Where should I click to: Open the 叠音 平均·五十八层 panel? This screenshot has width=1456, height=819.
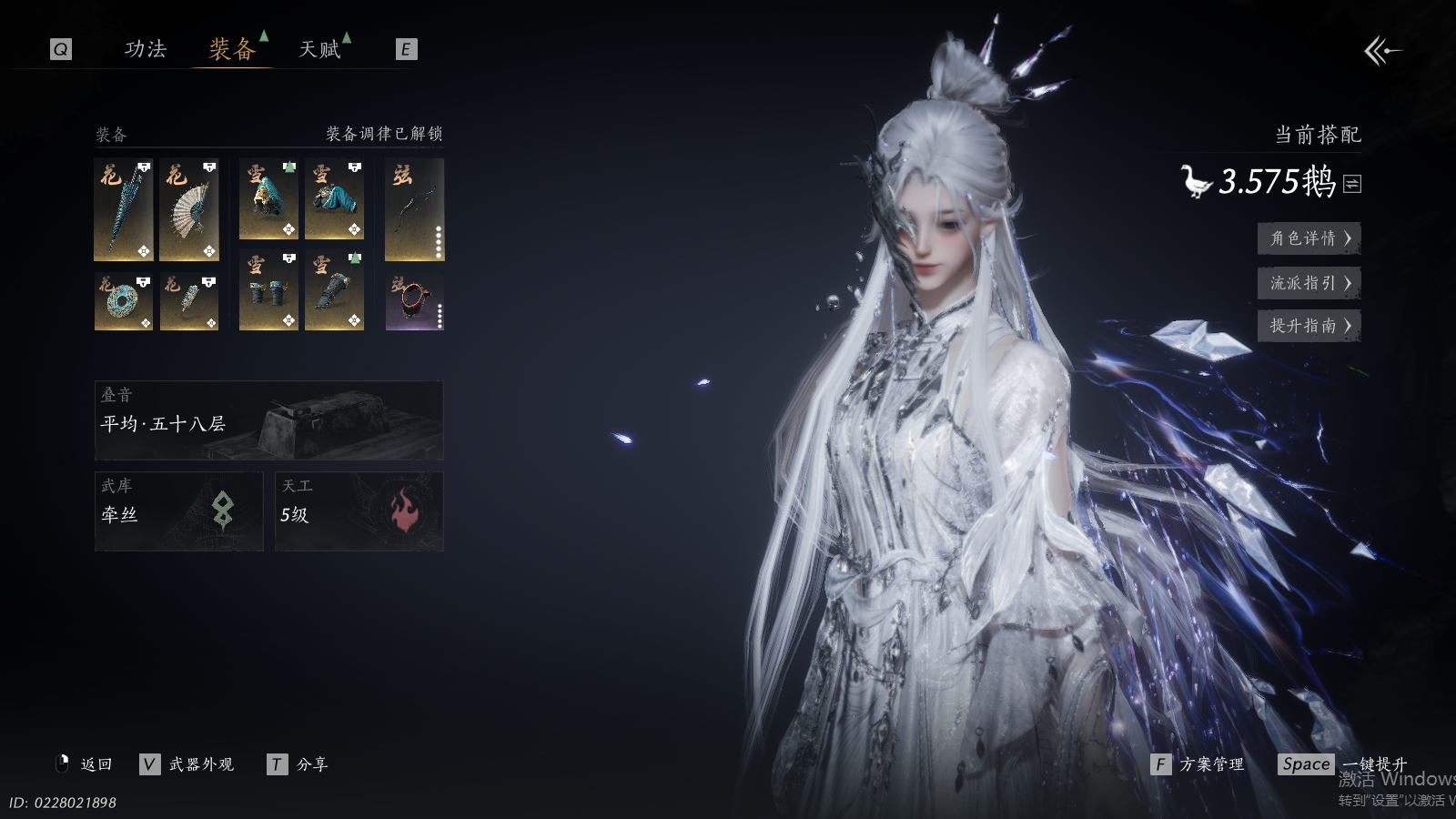(268, 420)
